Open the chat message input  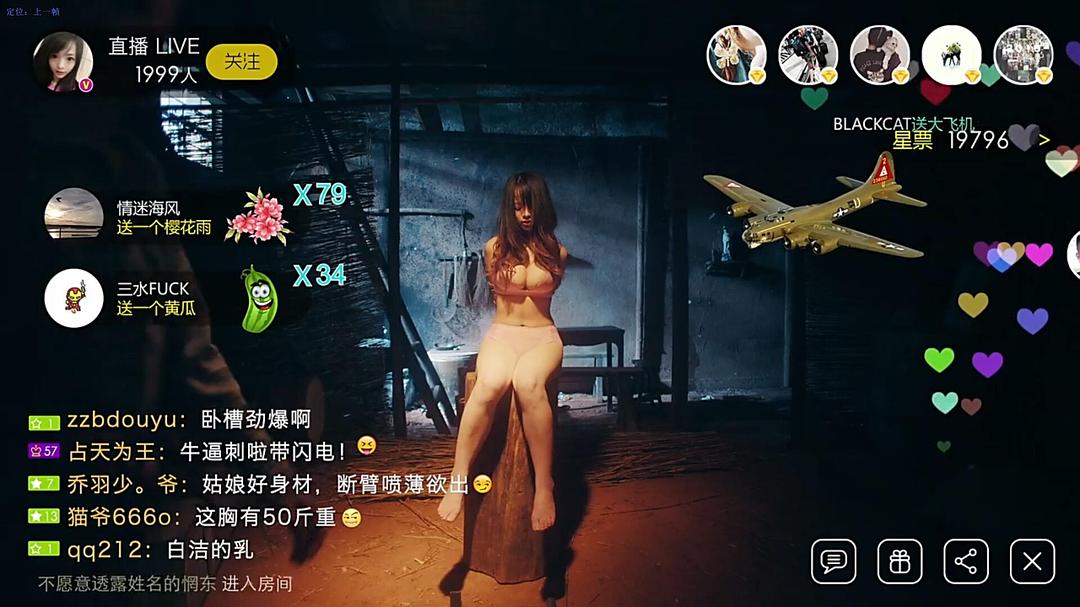pos(833,561)
